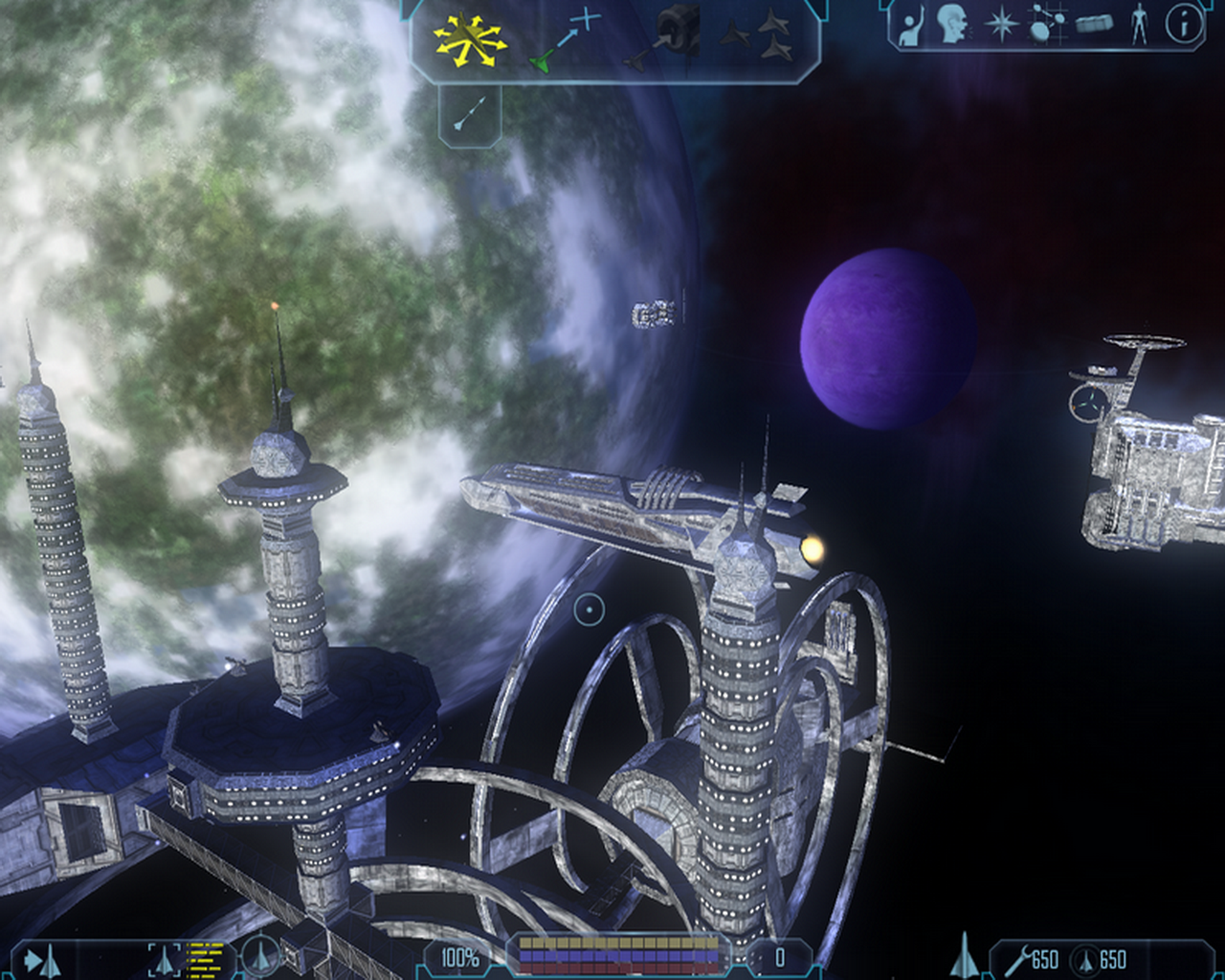Image resolution: width=1225 pixels, height=980 pixels.
Task: Open the compass star navigation map
Action: tap(1001, 25)
